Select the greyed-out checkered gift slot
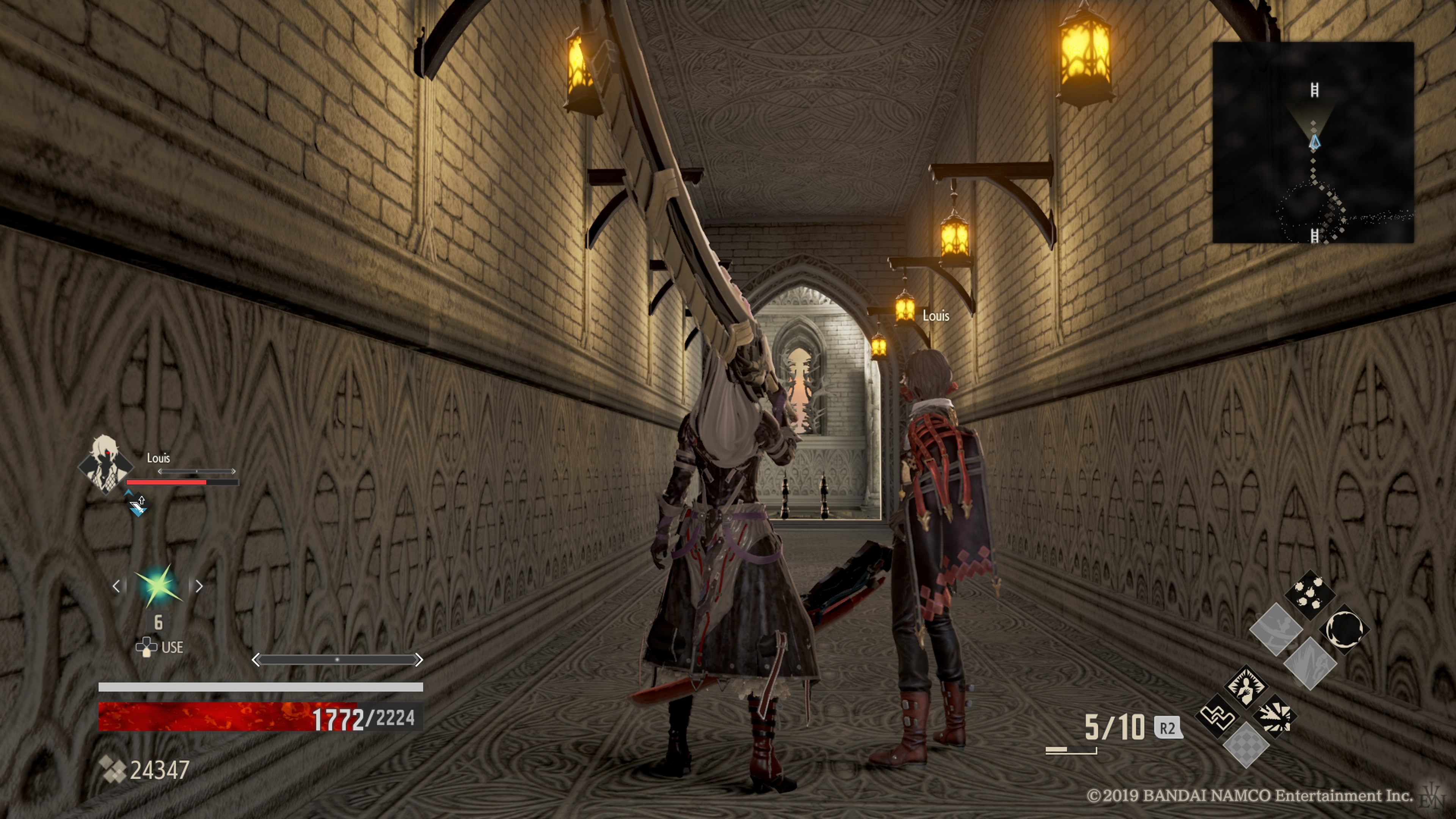The height and width of the screenshot is (819, 1456). (1245, 746)
